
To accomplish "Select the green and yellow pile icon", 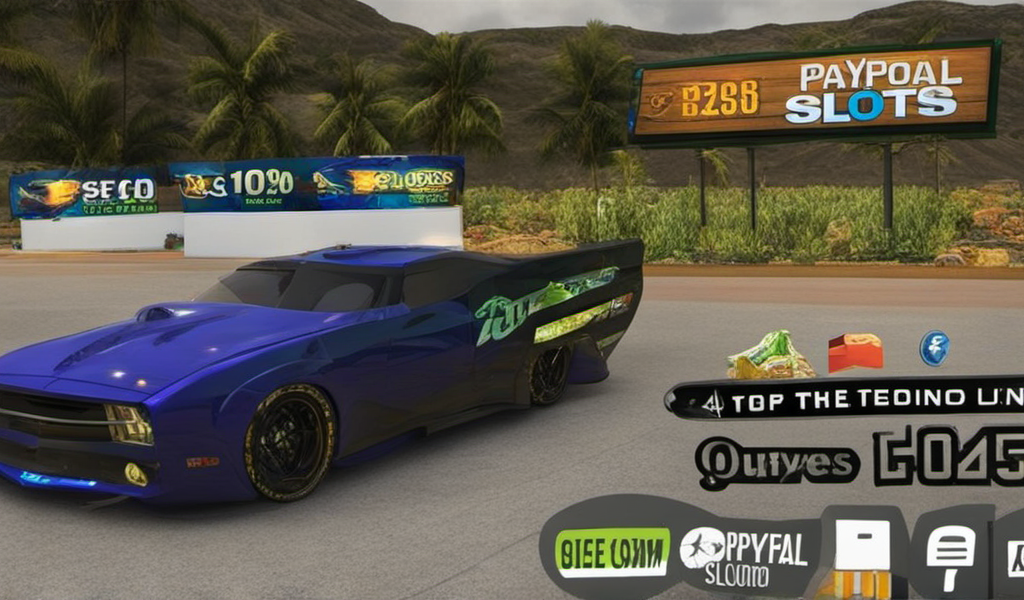I will [769, 356].
